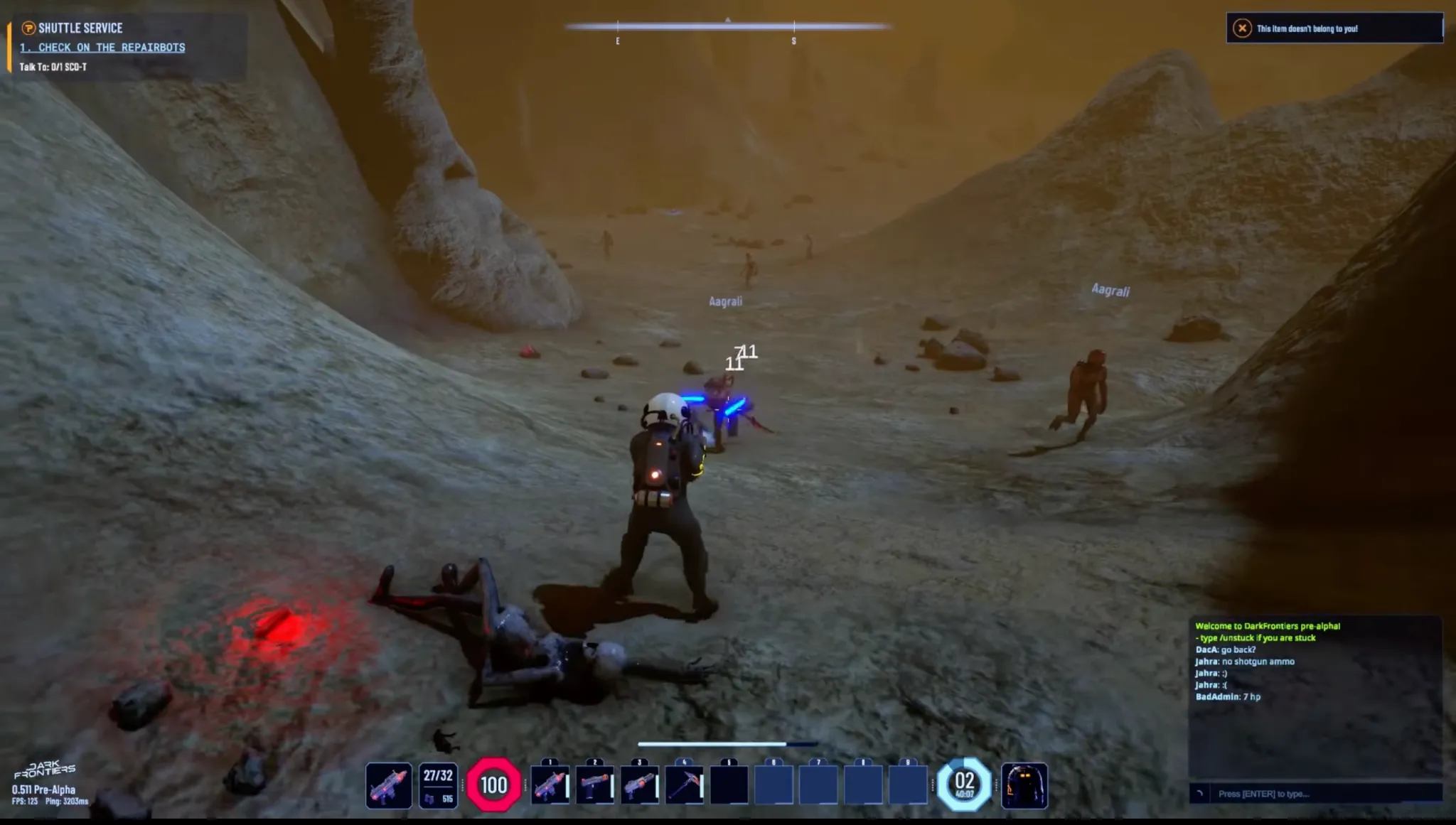
Task: Click the E marker on the compass bar
Action: point(617,41)
